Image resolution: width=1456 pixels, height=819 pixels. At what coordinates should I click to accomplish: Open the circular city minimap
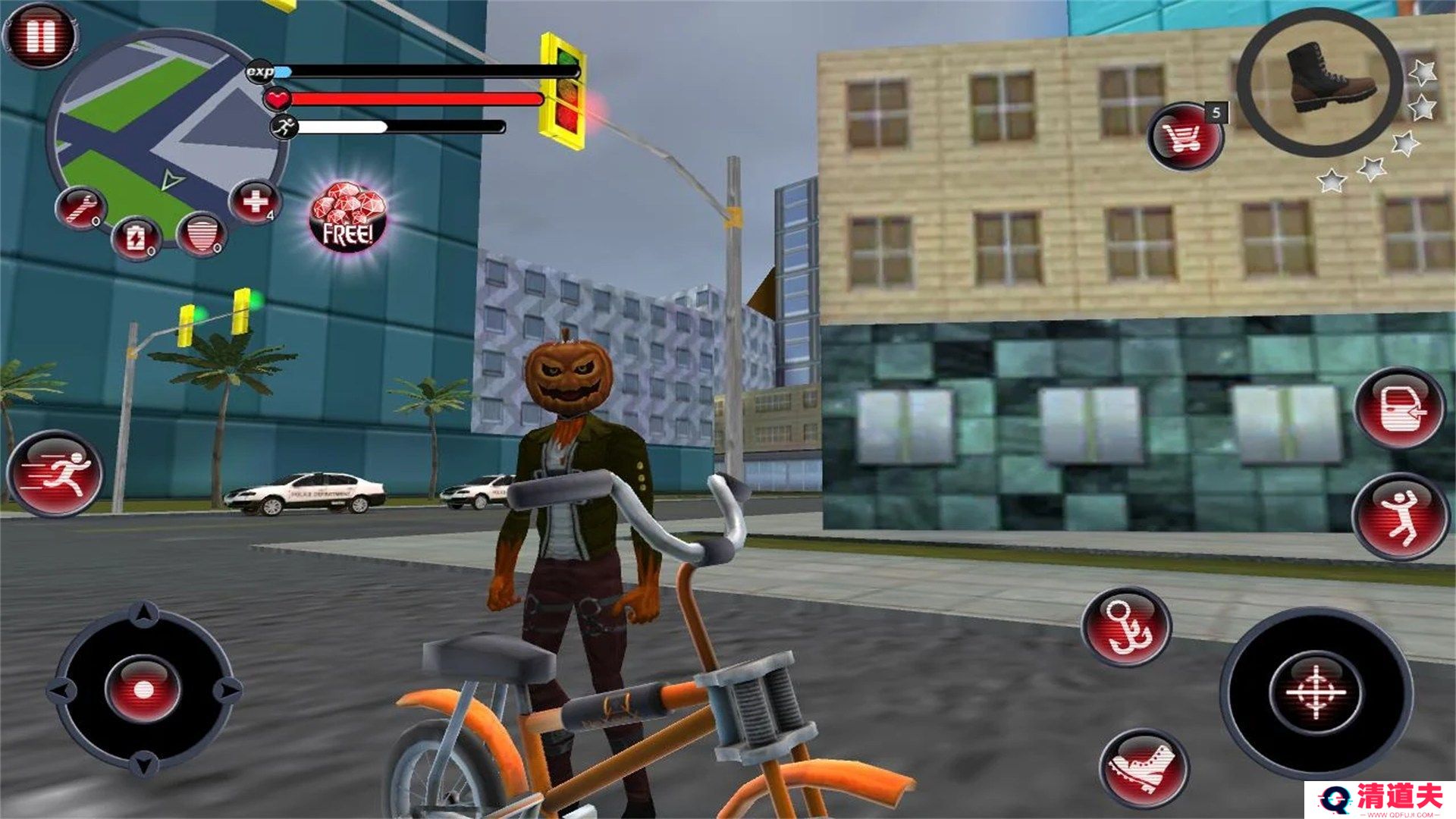pyautogui.click(x=168, y=127)
